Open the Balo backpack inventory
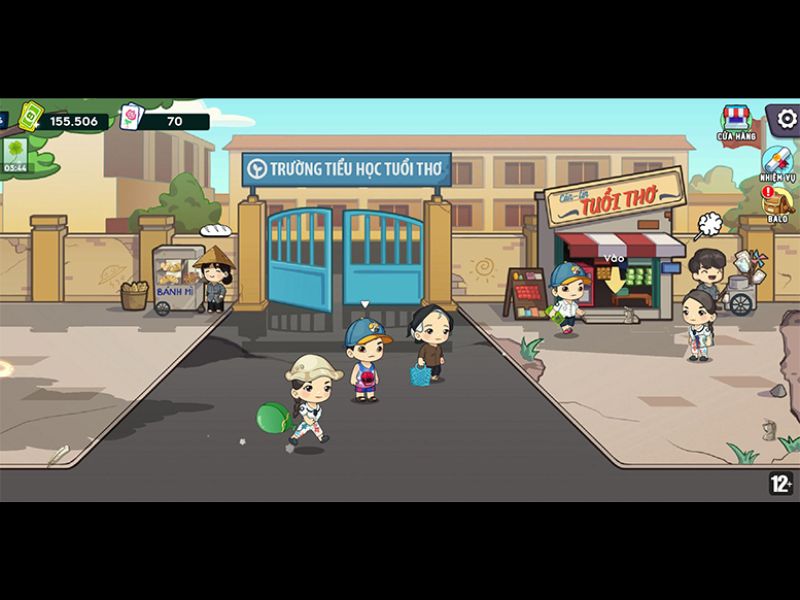This screenshot has width=800, height=600. pos(777,204)
